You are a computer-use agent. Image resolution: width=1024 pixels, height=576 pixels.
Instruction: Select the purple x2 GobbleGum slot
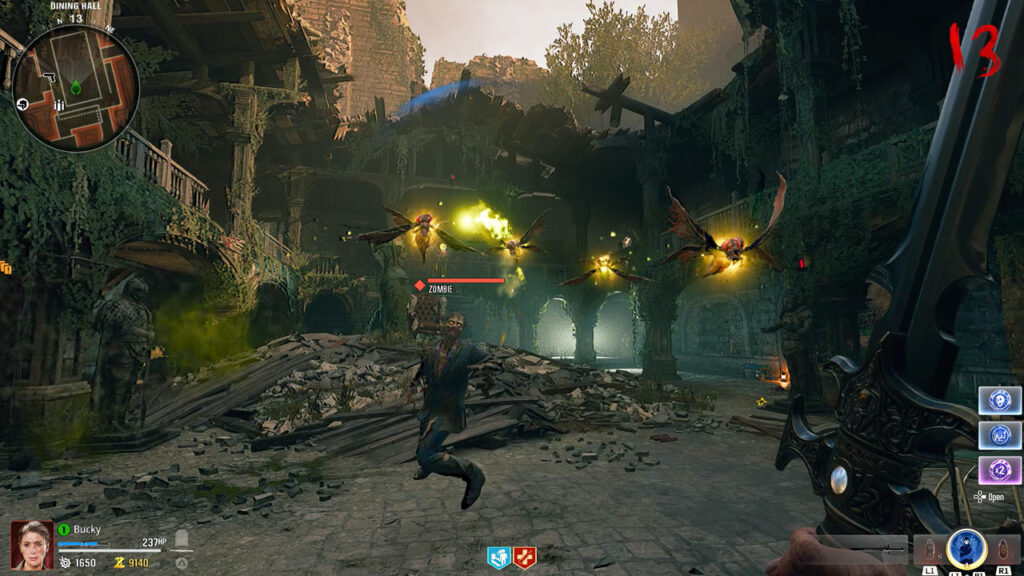[998, 469]
